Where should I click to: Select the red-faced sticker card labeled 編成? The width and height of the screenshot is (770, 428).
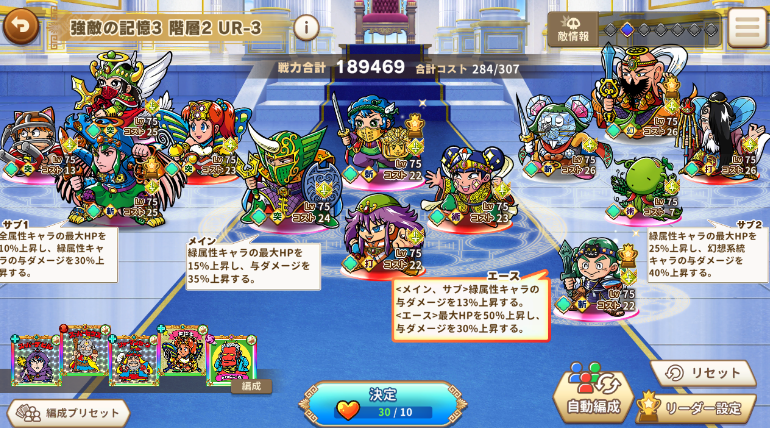coord(231,359)
